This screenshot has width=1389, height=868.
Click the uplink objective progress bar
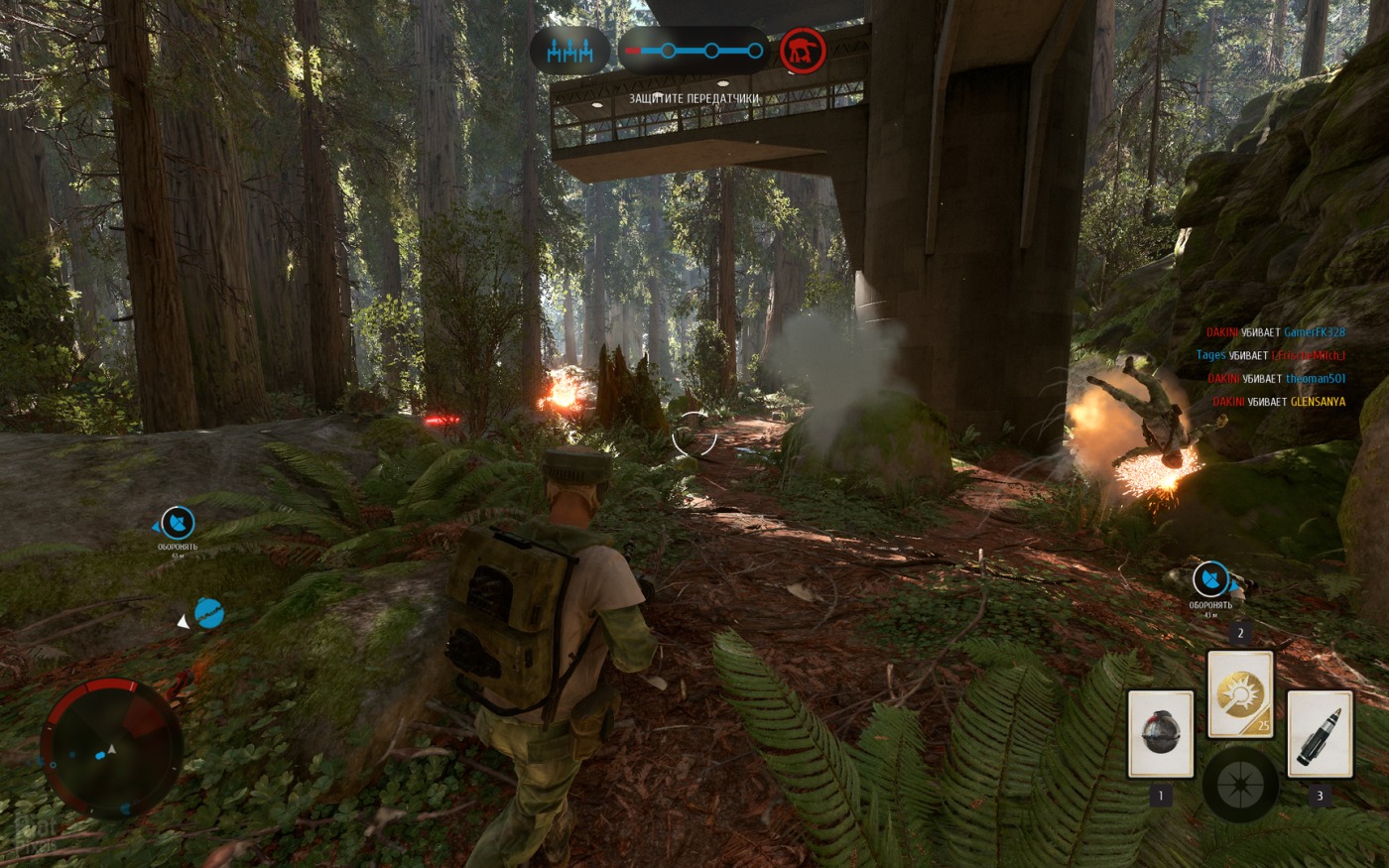pos(694,51)
